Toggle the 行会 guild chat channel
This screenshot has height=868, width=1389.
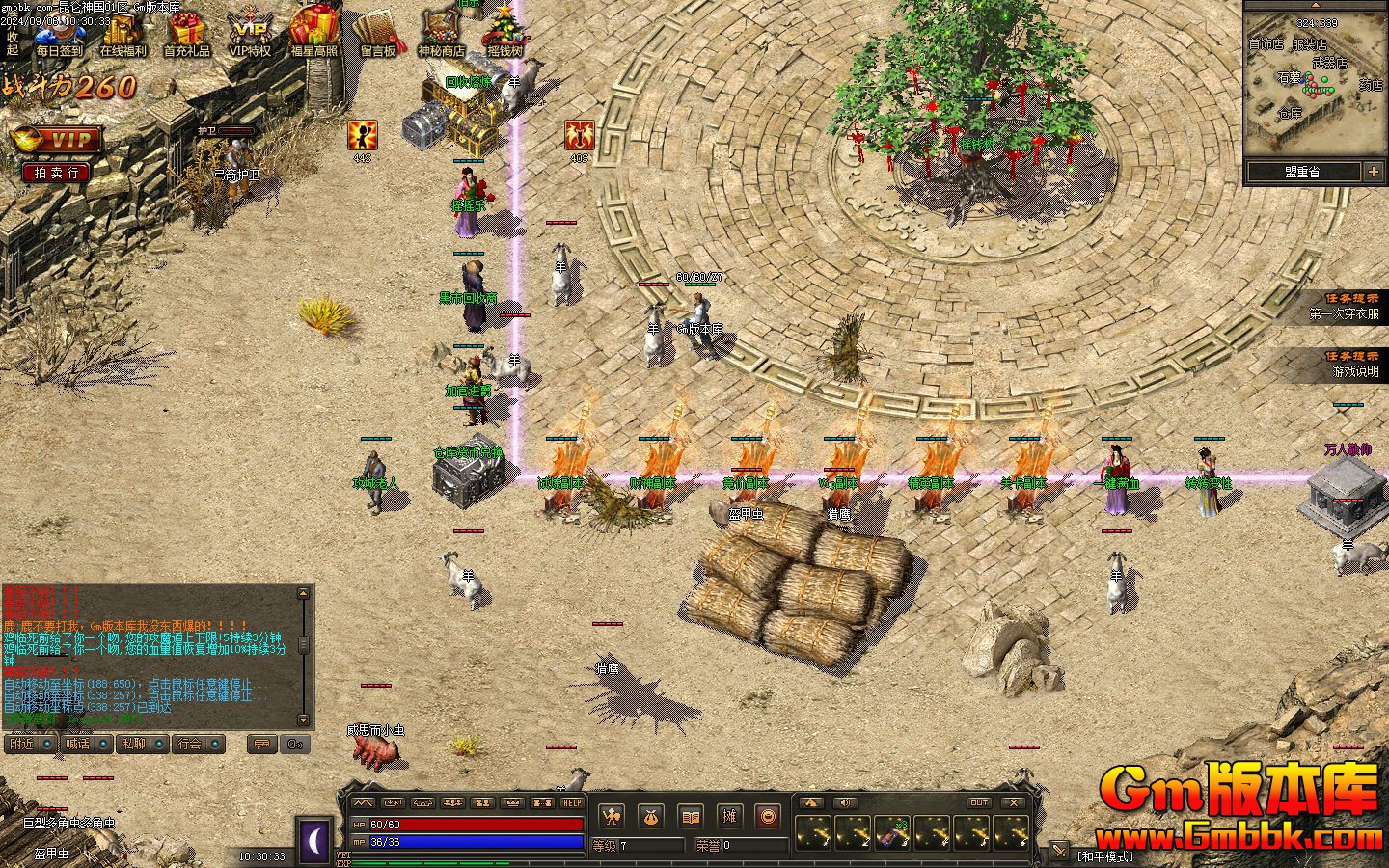[x=200, y=744]
